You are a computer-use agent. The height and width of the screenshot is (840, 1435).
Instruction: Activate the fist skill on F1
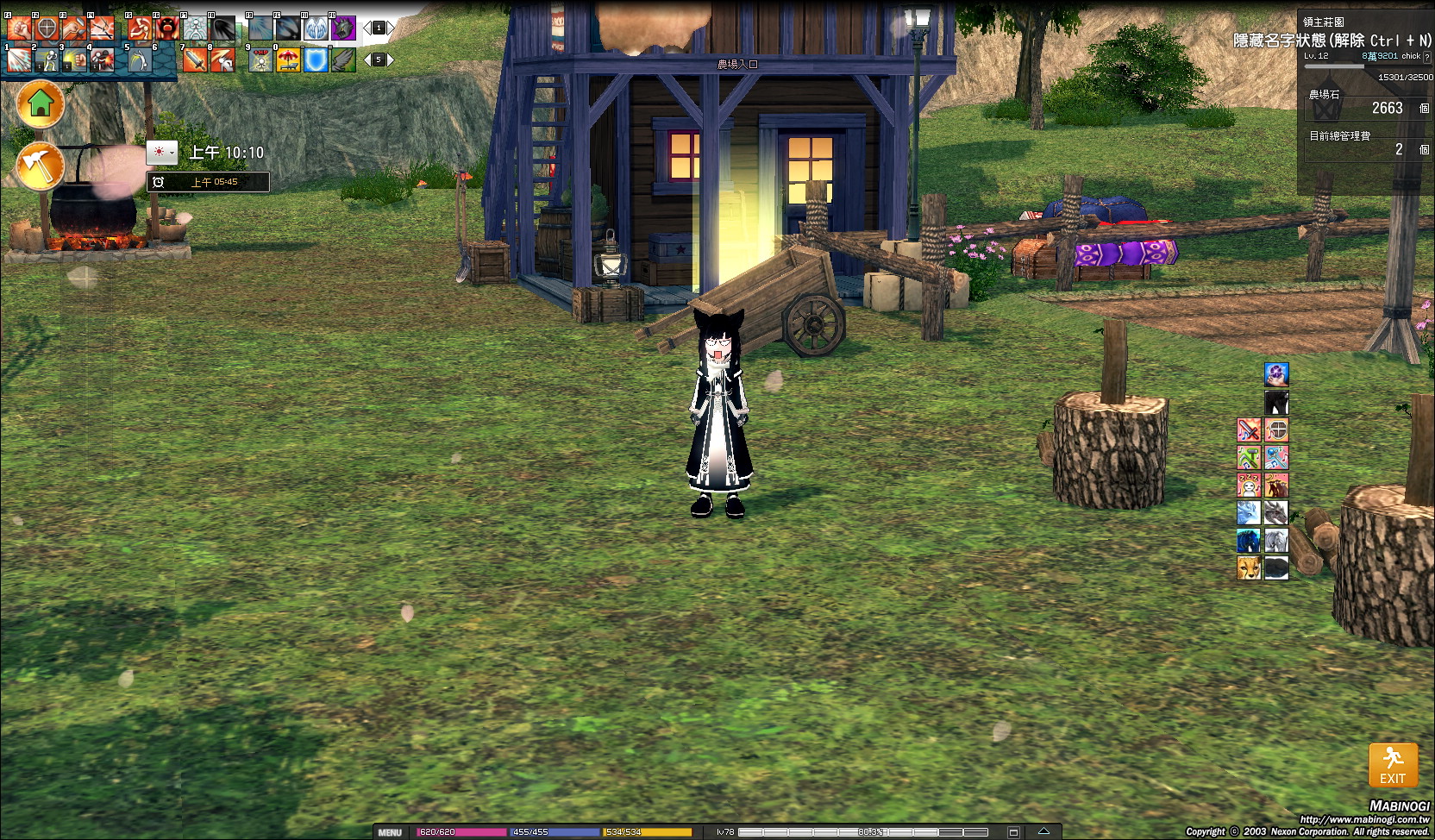[x=19, y=28]
